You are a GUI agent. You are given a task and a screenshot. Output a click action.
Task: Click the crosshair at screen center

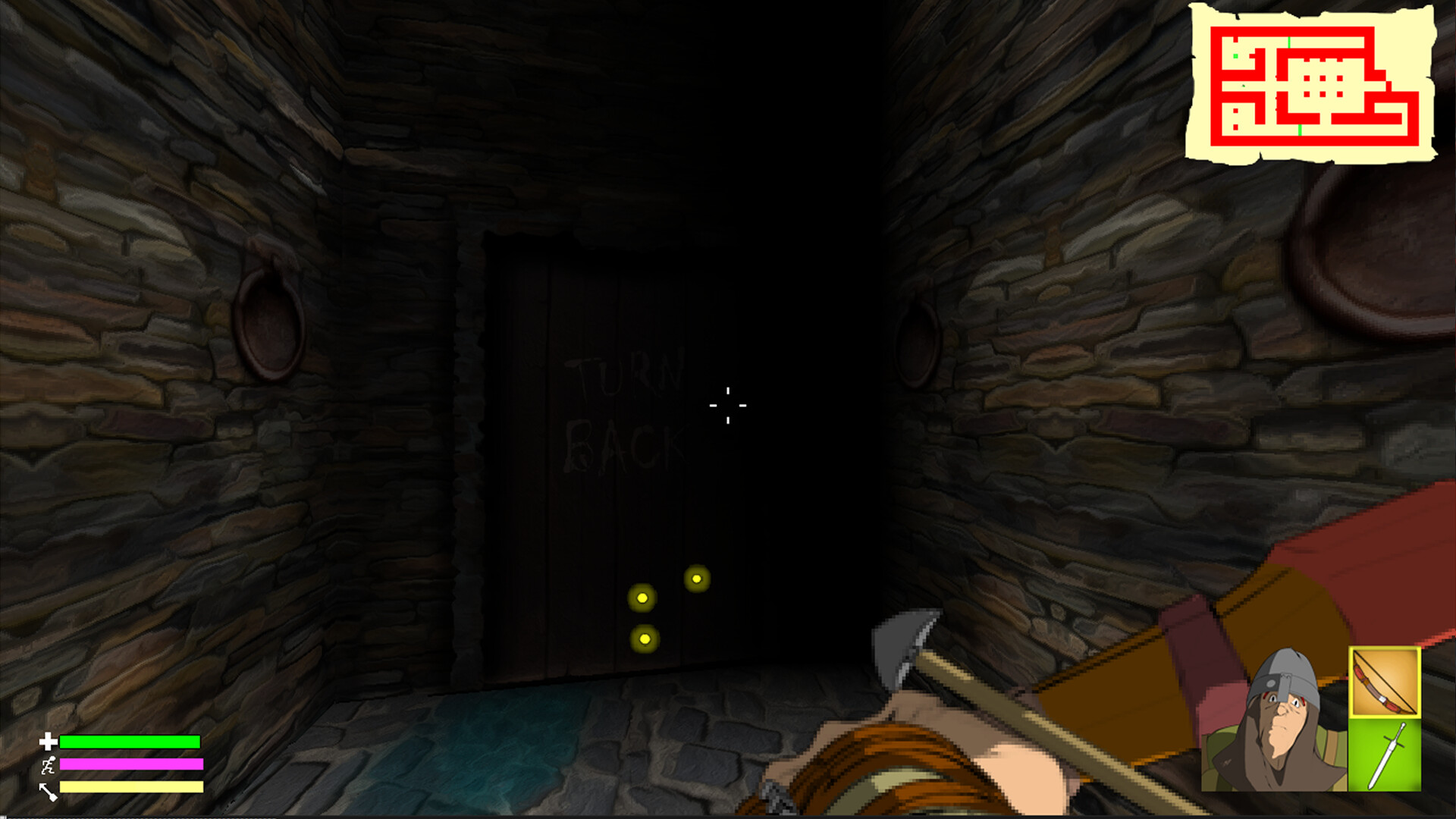(726, 406)
